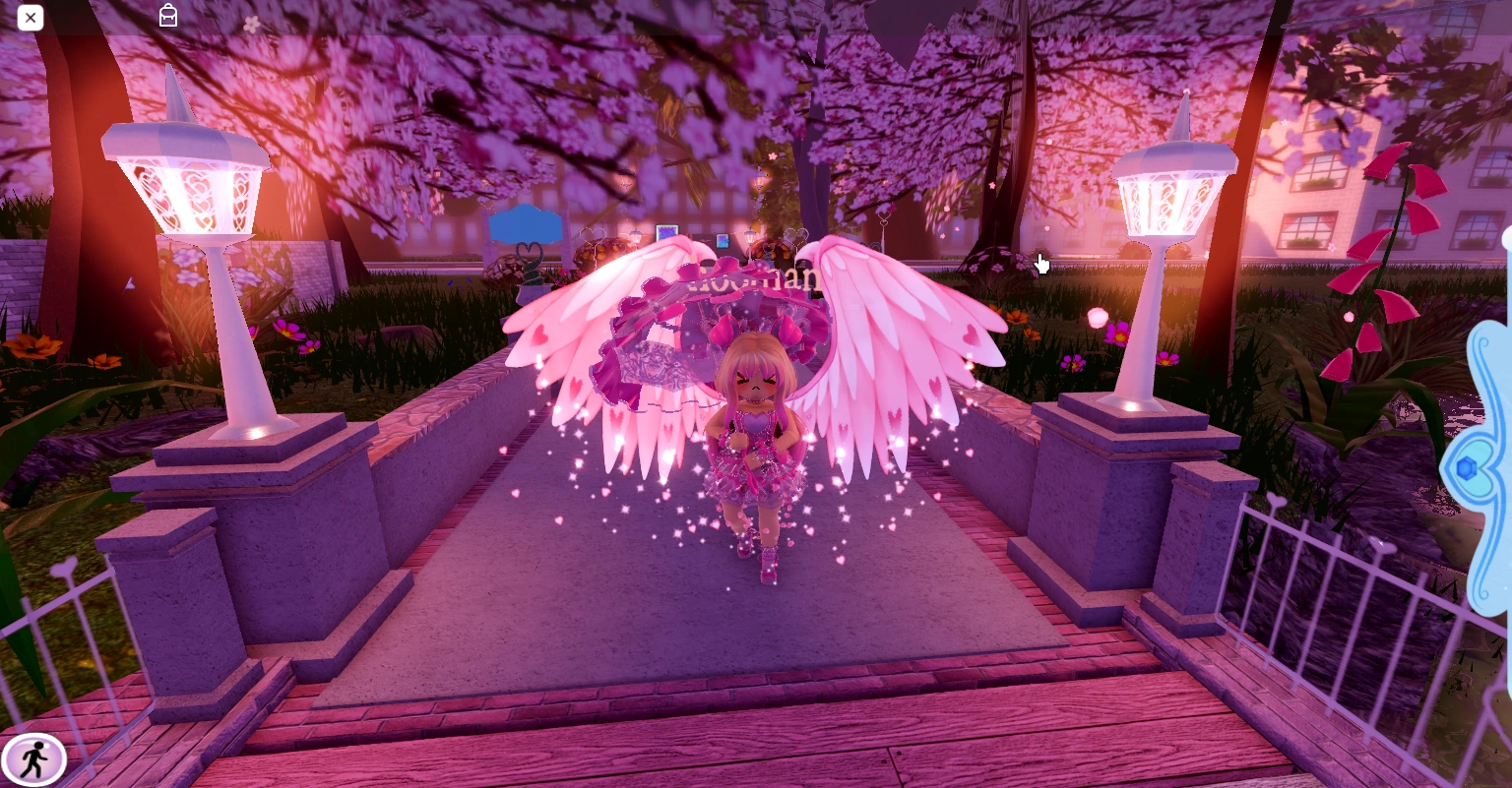The width and height of the screenshot is (1512, 788).
Task: Click the person silhouette in bottom-left circle
Action: coord(35,758)
